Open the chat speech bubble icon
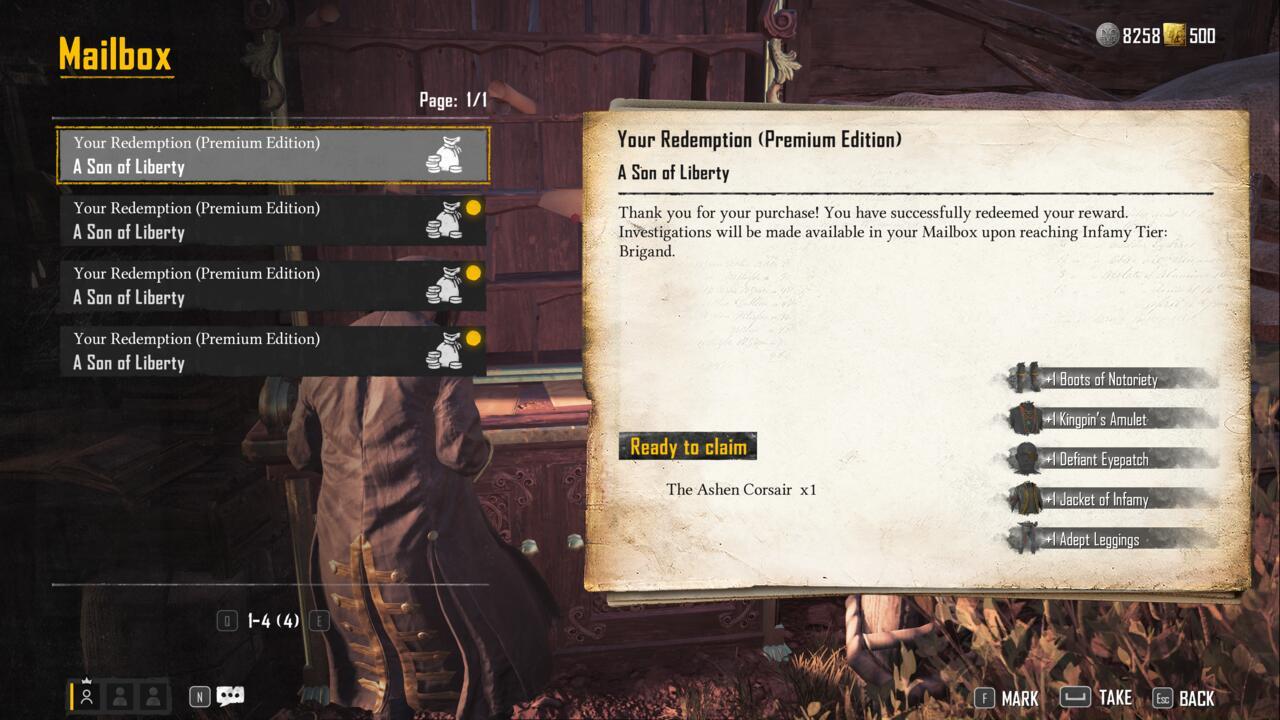The height and width of the screenshot is (720, 1280). click(x=230, y=696)
